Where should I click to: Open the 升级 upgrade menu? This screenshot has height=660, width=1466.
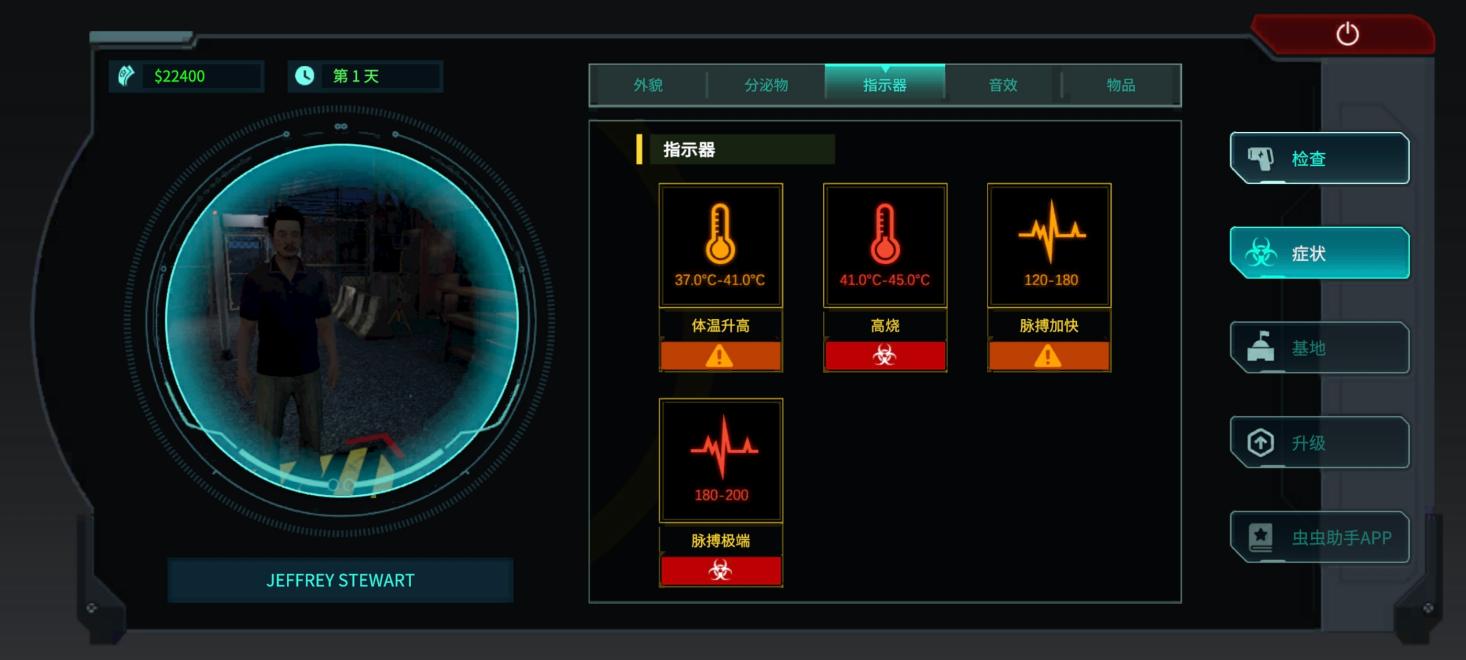(x=1319, y=443)
